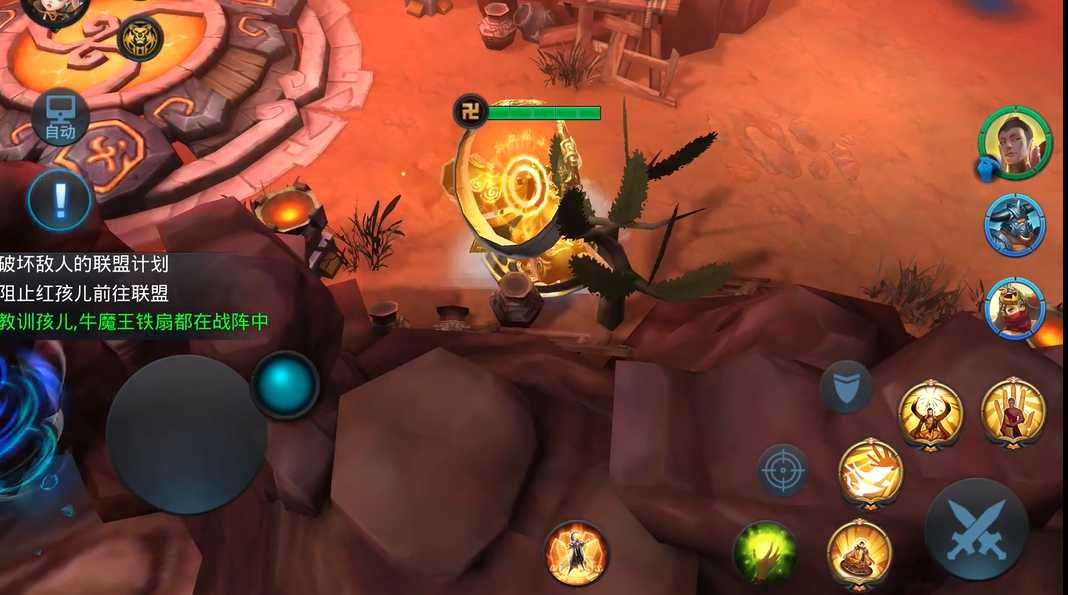Hit the crossed swords basic attack button
Image resolution: width=1068 pixels, height=595 pixels.
pos(975,529)
